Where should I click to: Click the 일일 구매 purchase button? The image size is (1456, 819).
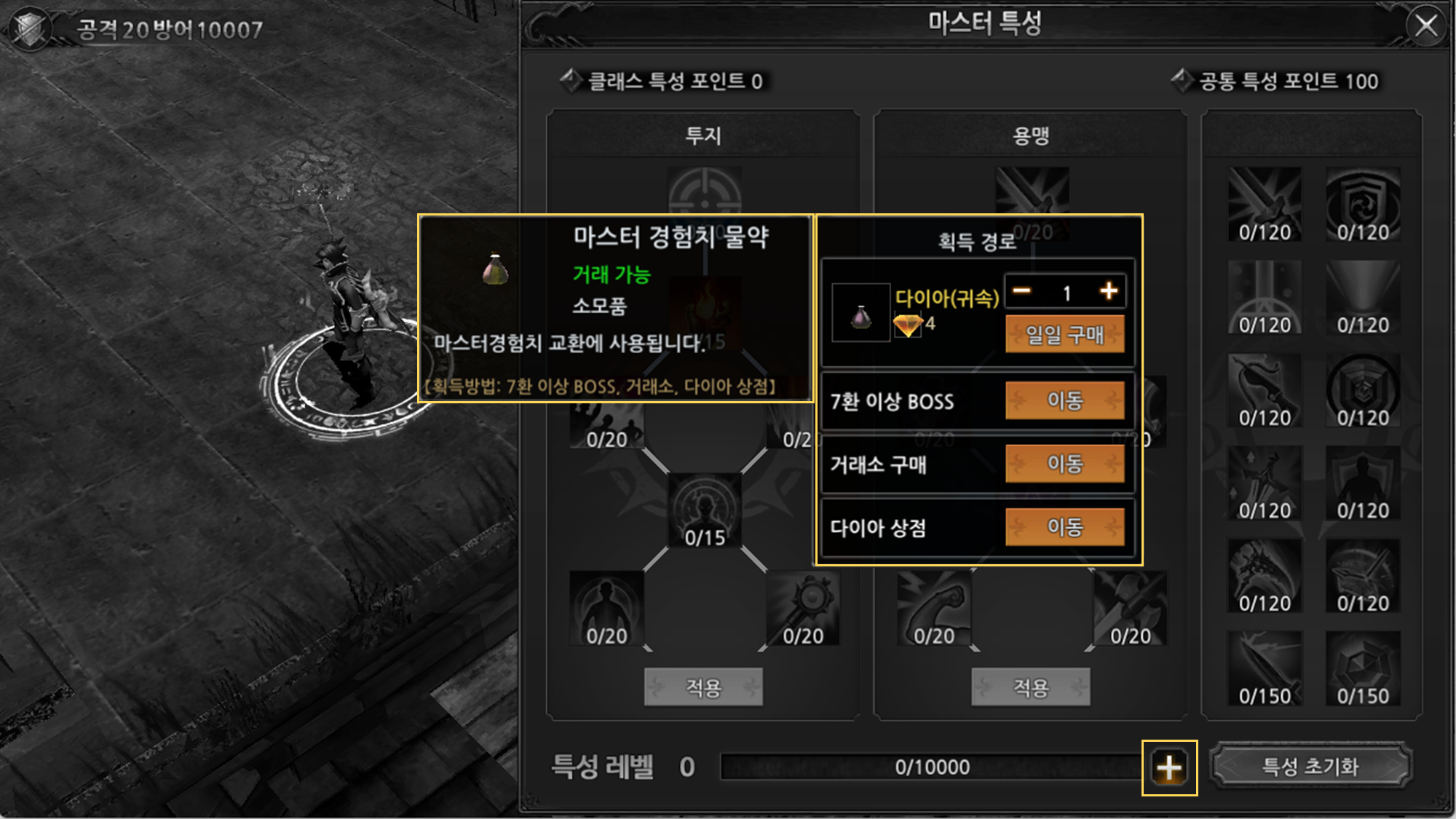coord(1064,334)
